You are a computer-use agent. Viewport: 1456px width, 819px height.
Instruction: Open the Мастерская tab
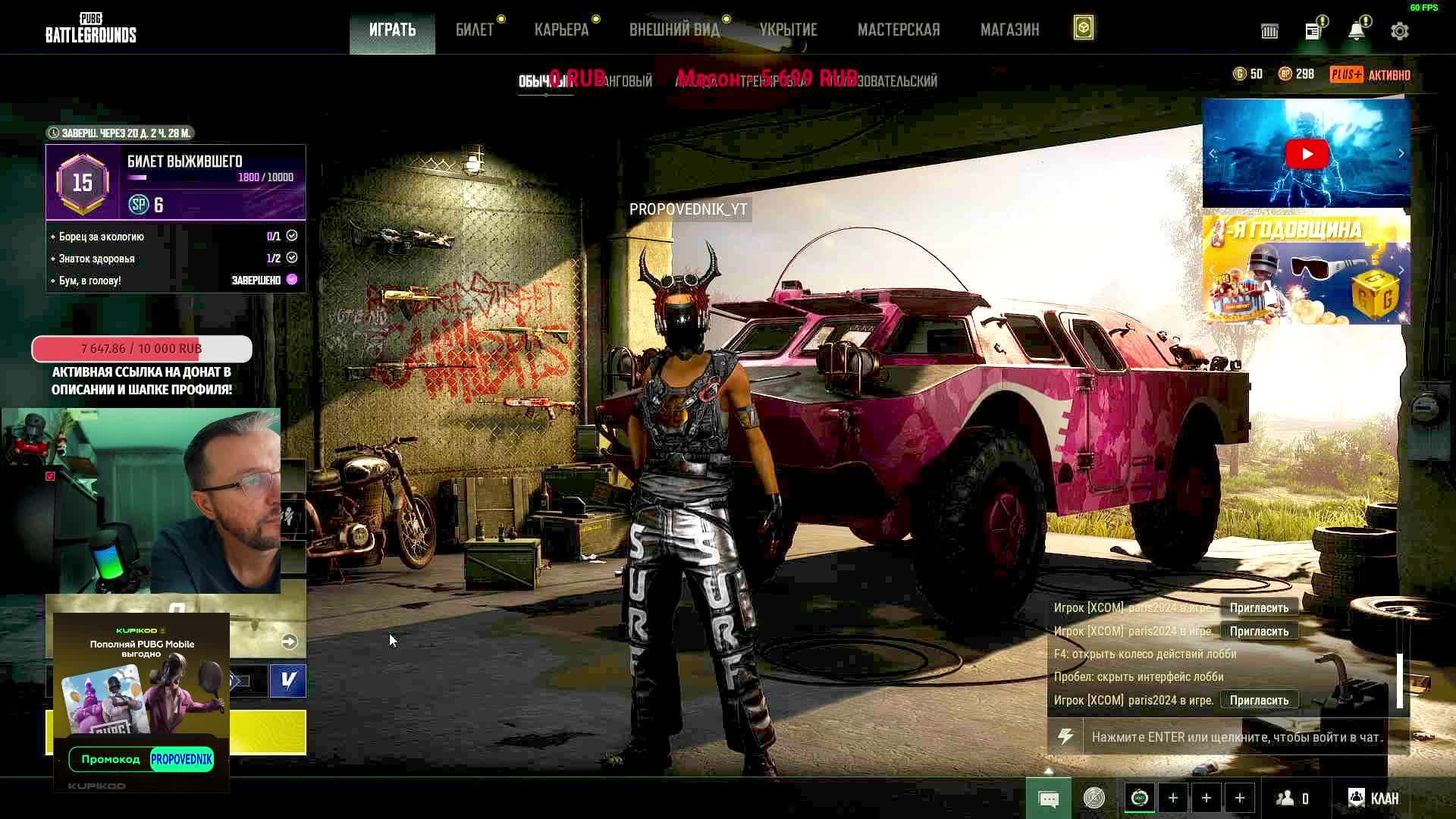pyautogui.click(x=899, y=30)
